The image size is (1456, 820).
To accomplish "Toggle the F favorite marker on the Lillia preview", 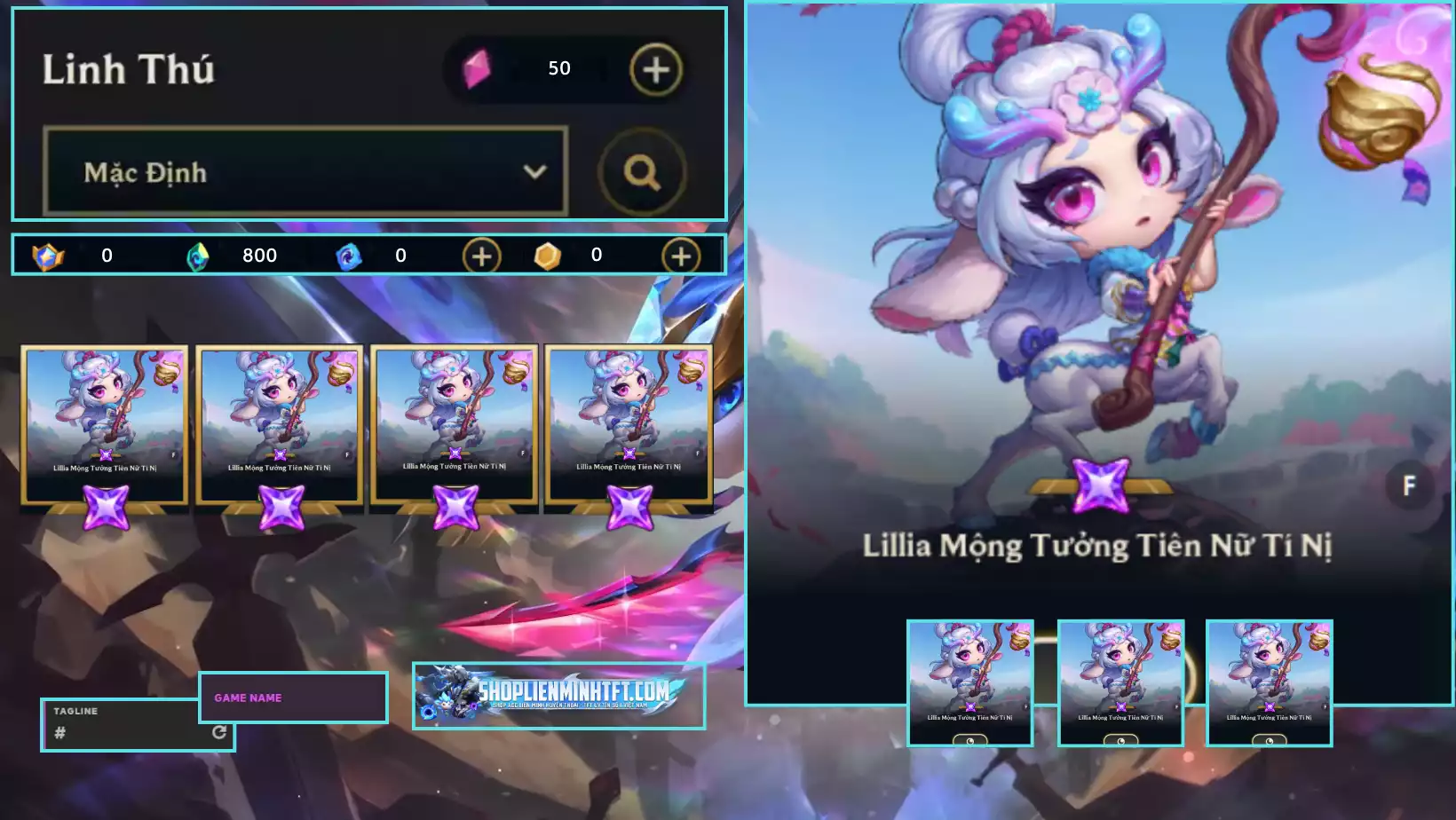I will point(1408,486).
